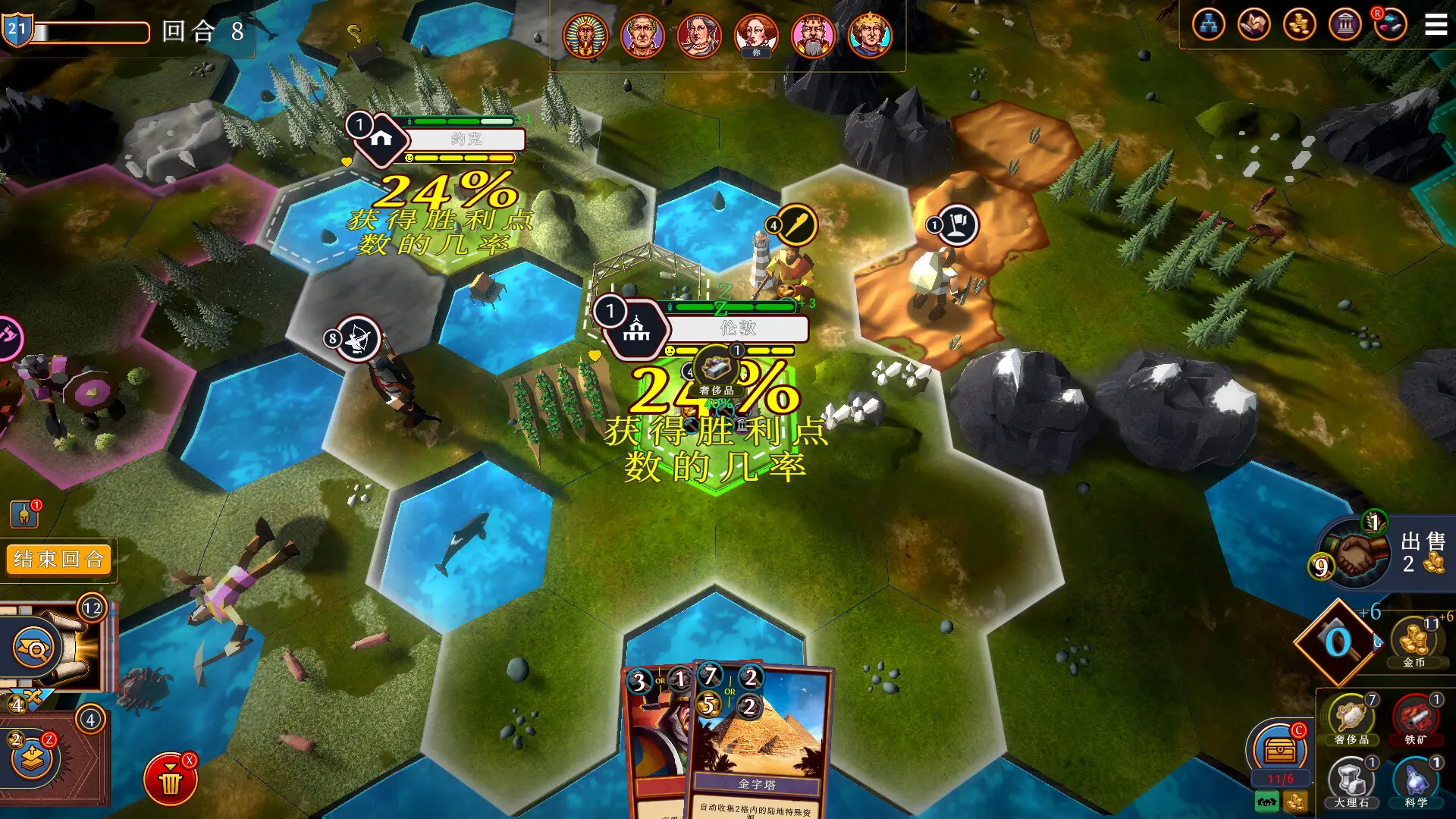Toggle the gold coins filter under the chest

(1295, 802)
